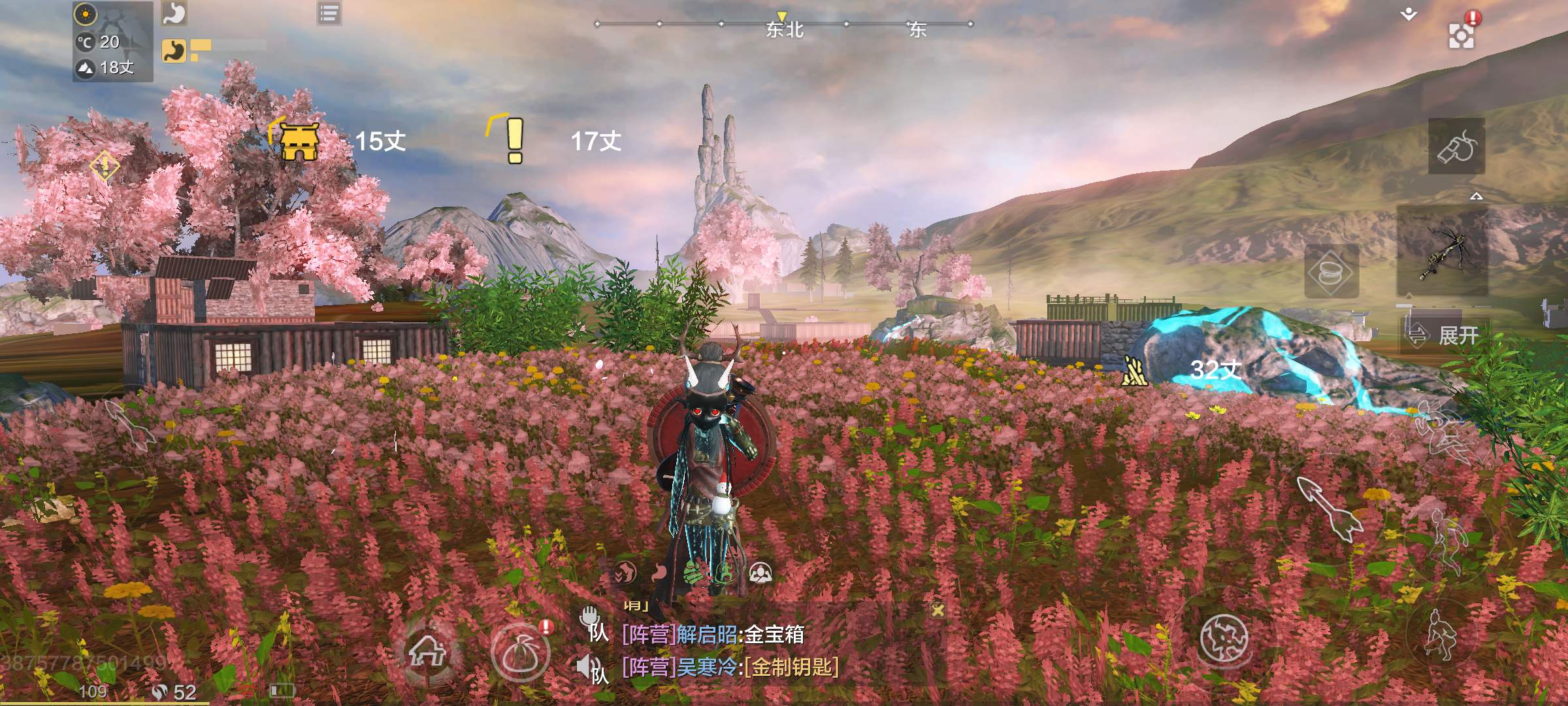Select the yellow exclamation quest marker
The width and height of the screenshot is (1568, 706).
pyautogui.click(x=514, y=141)
